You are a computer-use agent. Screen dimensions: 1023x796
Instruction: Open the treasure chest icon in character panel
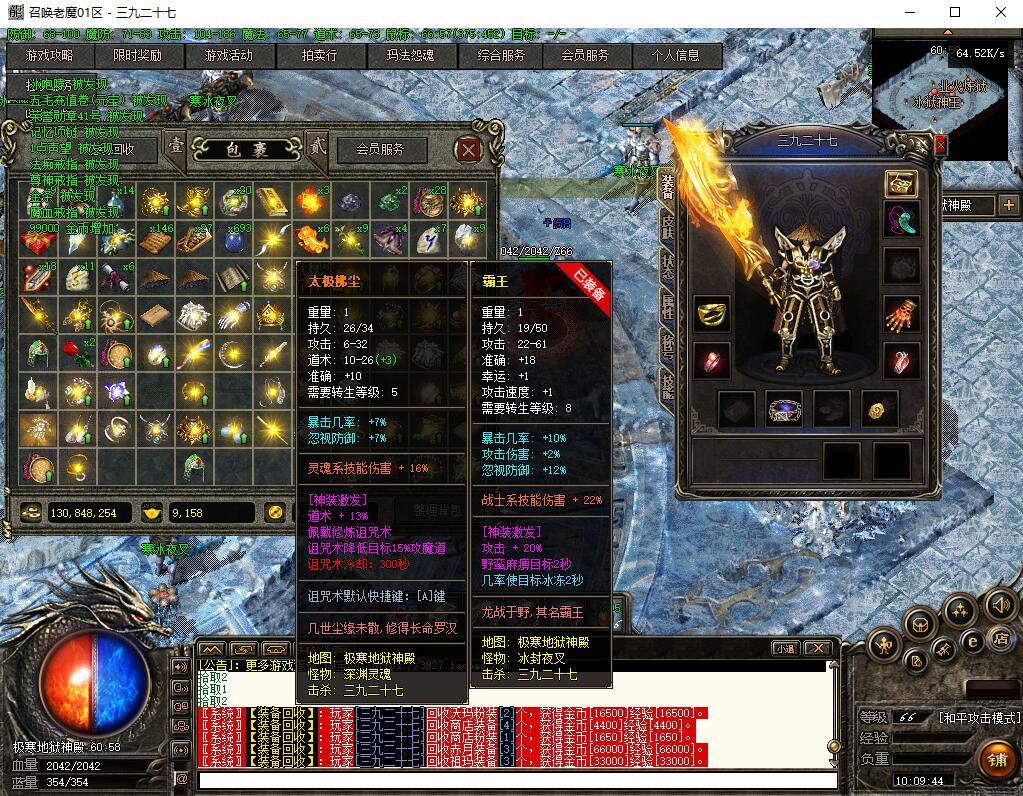tap(901, 184)
